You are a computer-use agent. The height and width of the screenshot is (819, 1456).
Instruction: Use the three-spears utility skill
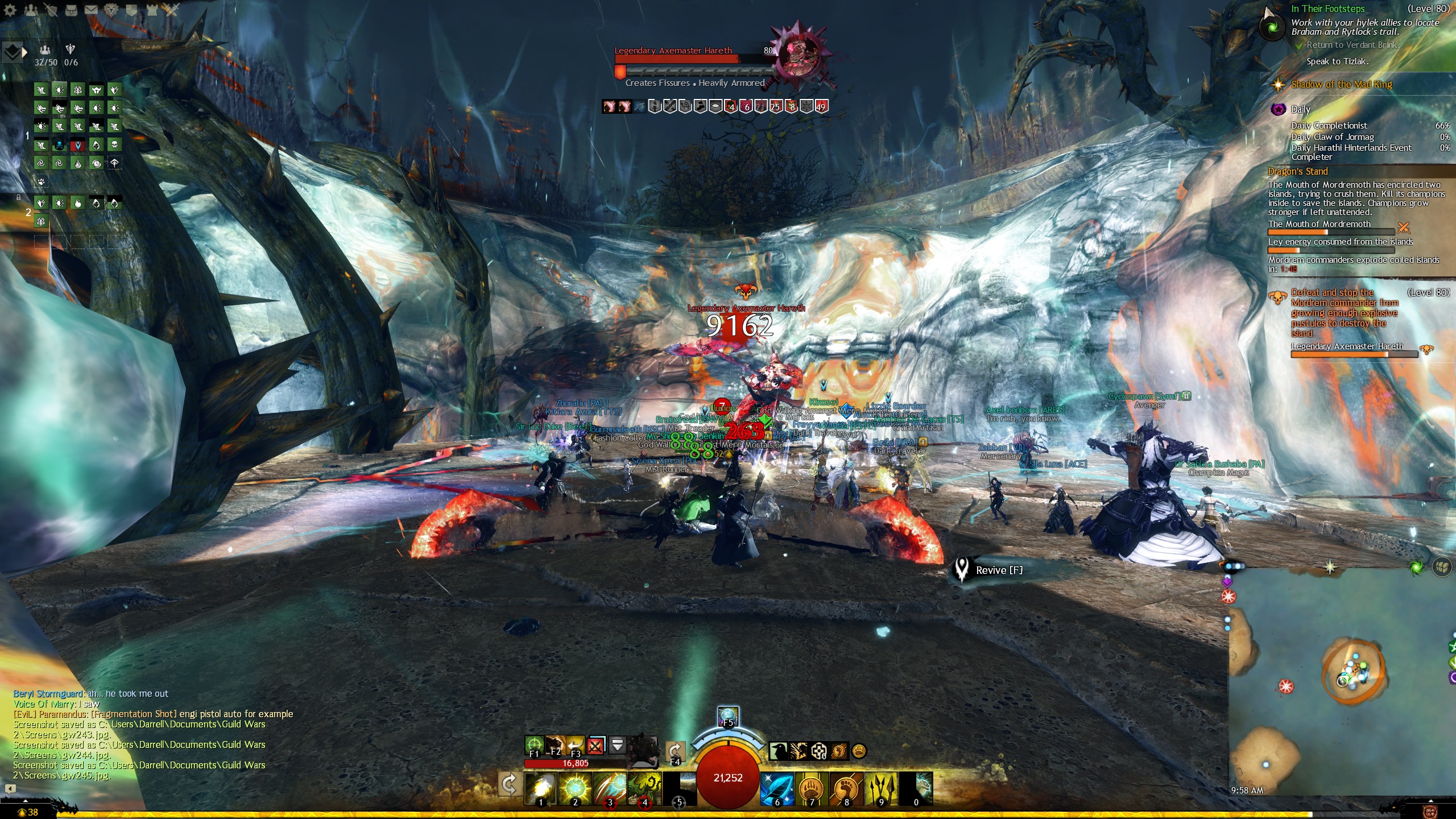coord(880,788)
